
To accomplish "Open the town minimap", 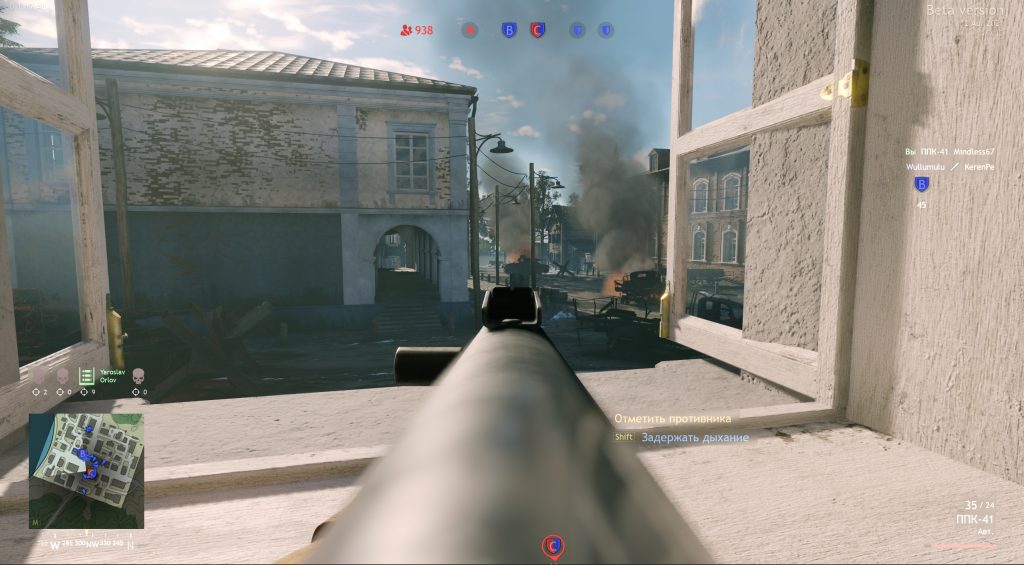I will 86,470.
